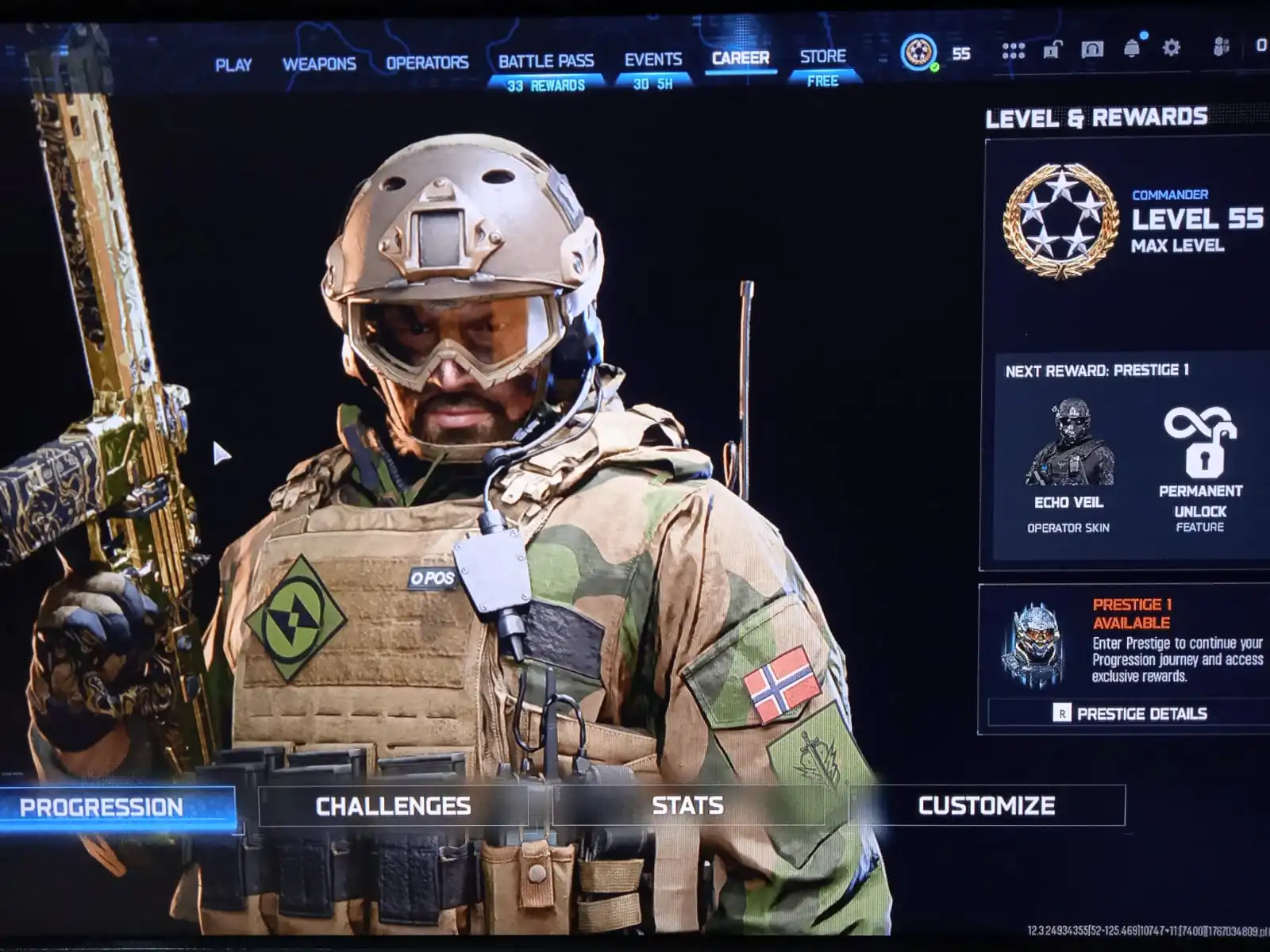
Task: Open the grid-of-dots menu icon
Action: tap(1014, 49)
